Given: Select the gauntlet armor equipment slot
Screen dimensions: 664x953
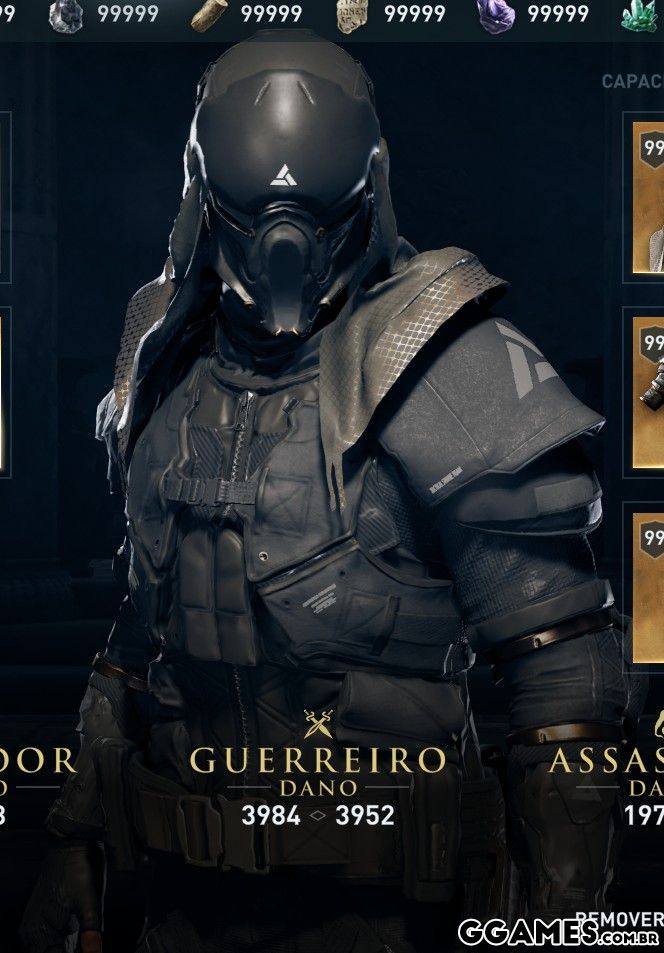Looking at the screenshot, I should 648,390.
